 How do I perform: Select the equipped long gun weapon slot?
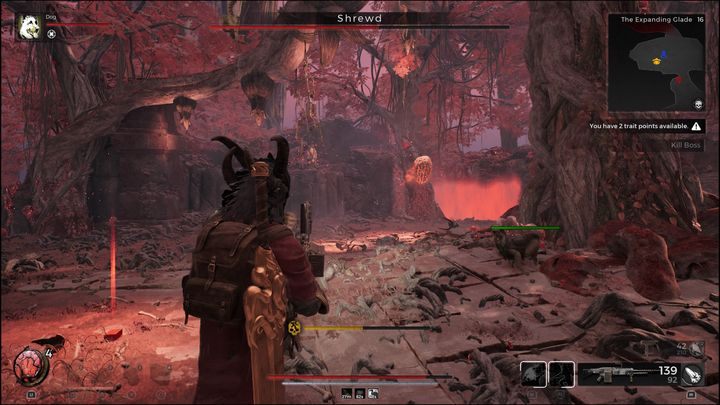[x=613, y=373]
